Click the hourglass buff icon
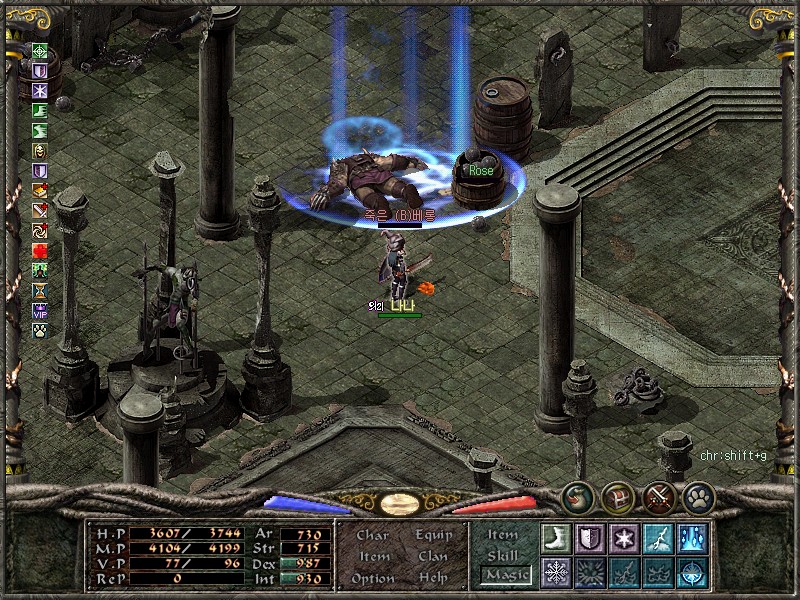800x600 pixels. pos(40,289)
